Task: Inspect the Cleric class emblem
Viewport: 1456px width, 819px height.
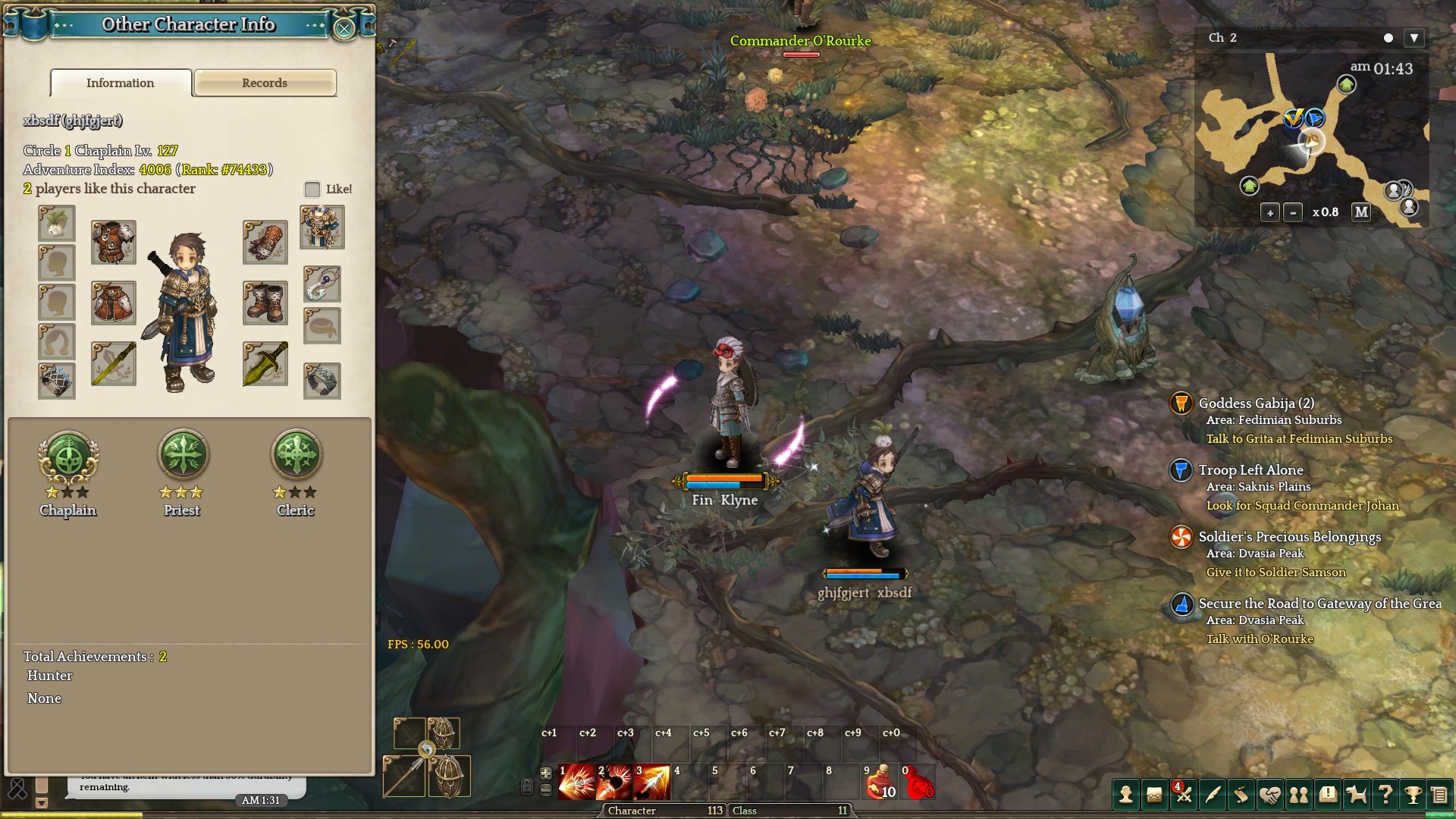Action: pyautogui.click(x=296, y=455)
